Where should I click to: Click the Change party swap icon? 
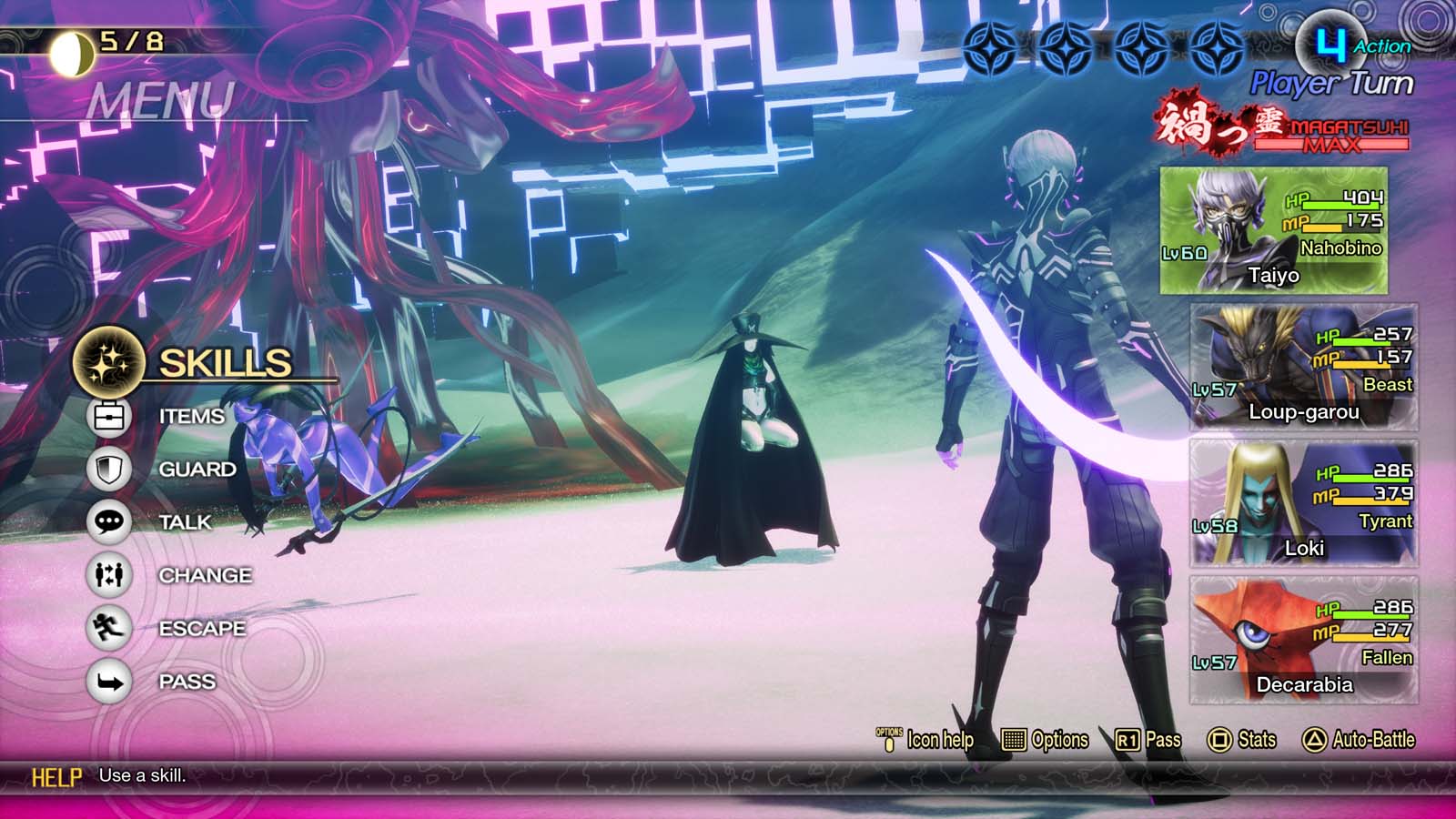point(108,575)
